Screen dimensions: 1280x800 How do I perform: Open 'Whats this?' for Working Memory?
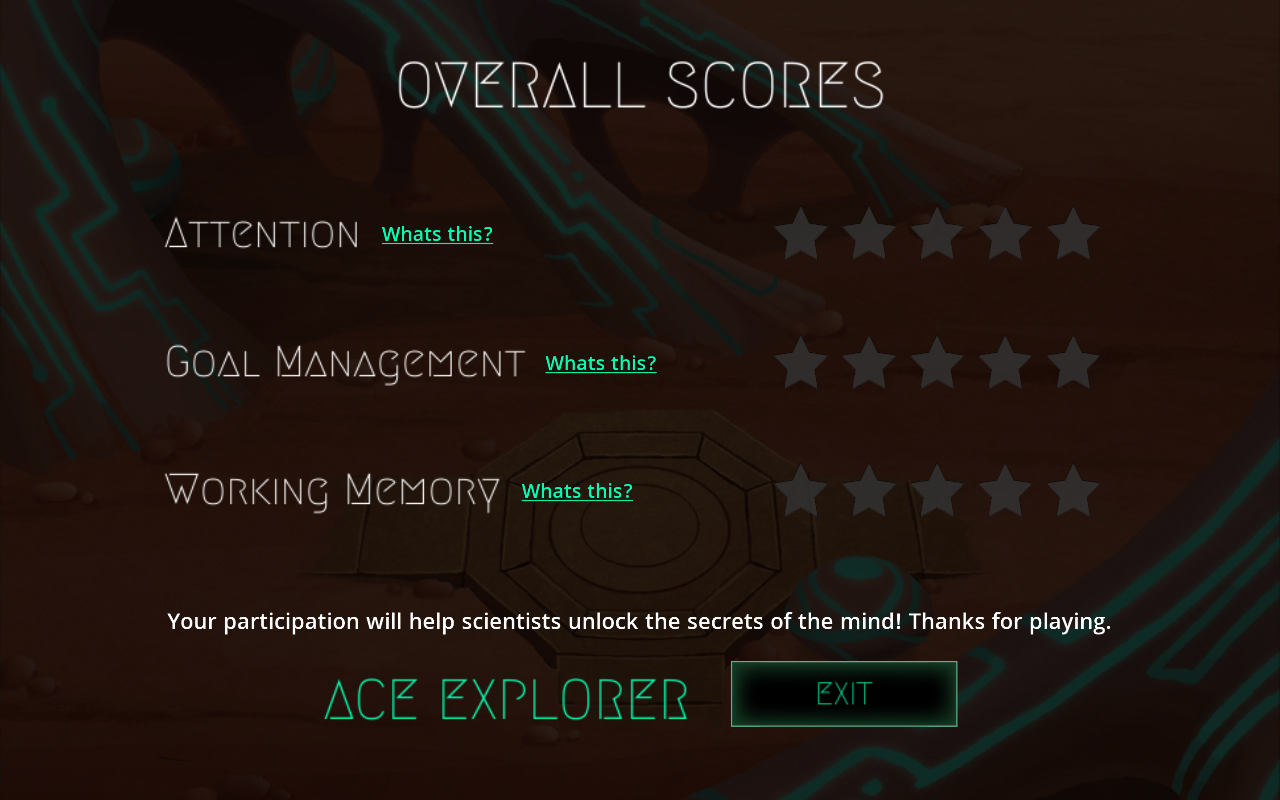[x=577, y=490]
